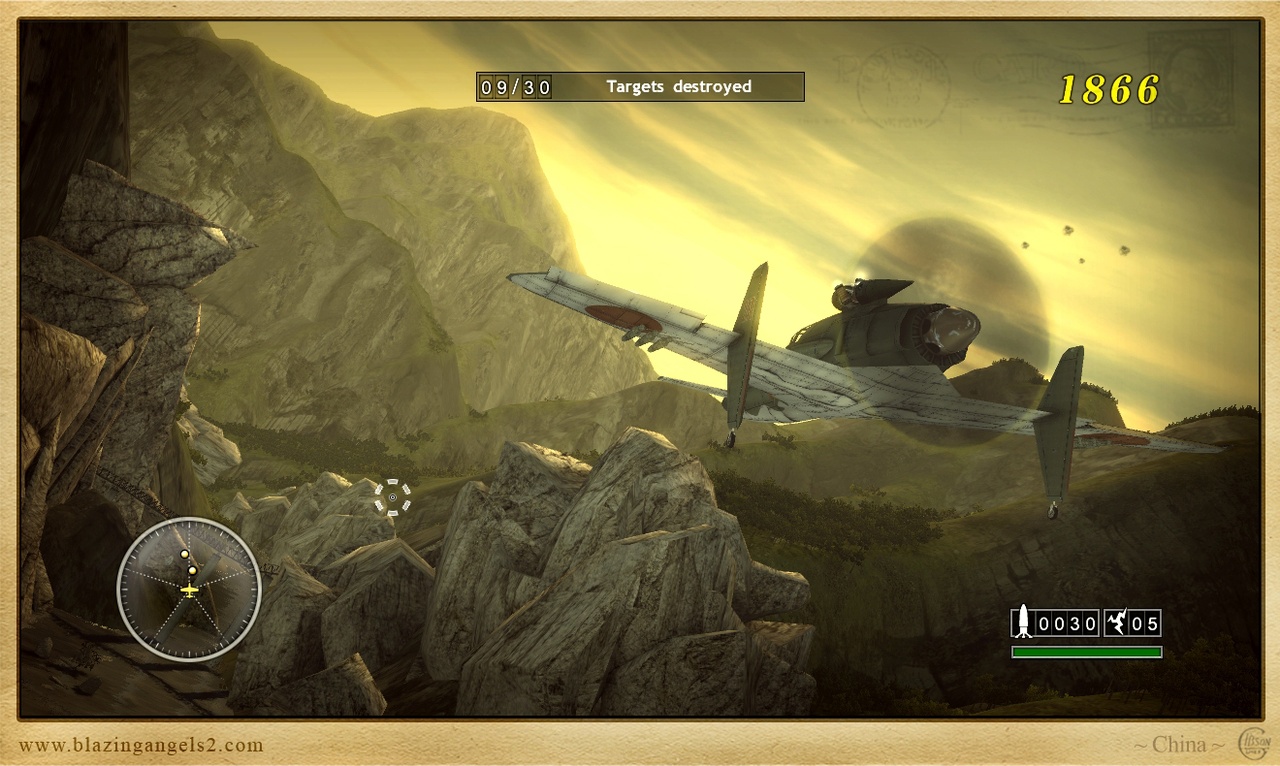This screenshot has width=1280, height=766.
Task: Click the rocket ammo icon
Action: (1022, 623)
